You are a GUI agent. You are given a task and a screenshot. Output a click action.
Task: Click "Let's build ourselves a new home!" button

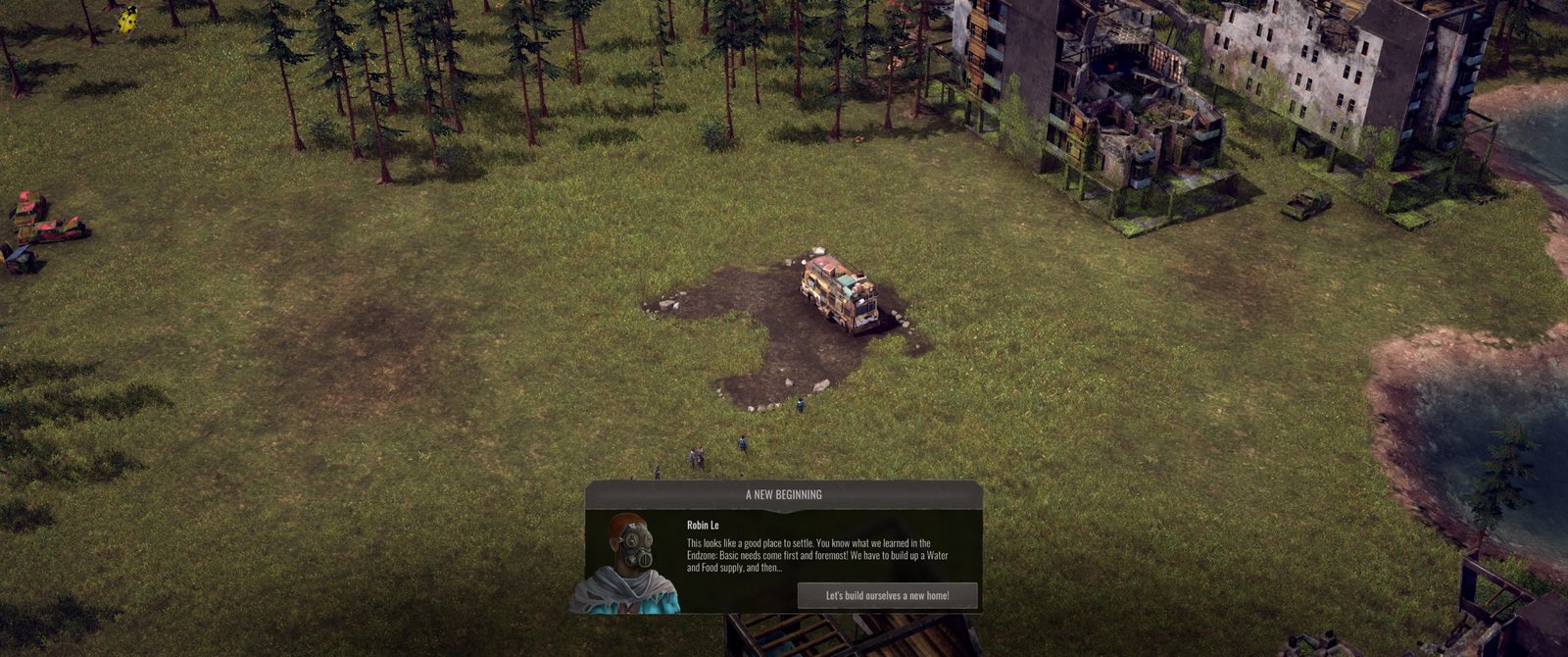coord(887,595)
